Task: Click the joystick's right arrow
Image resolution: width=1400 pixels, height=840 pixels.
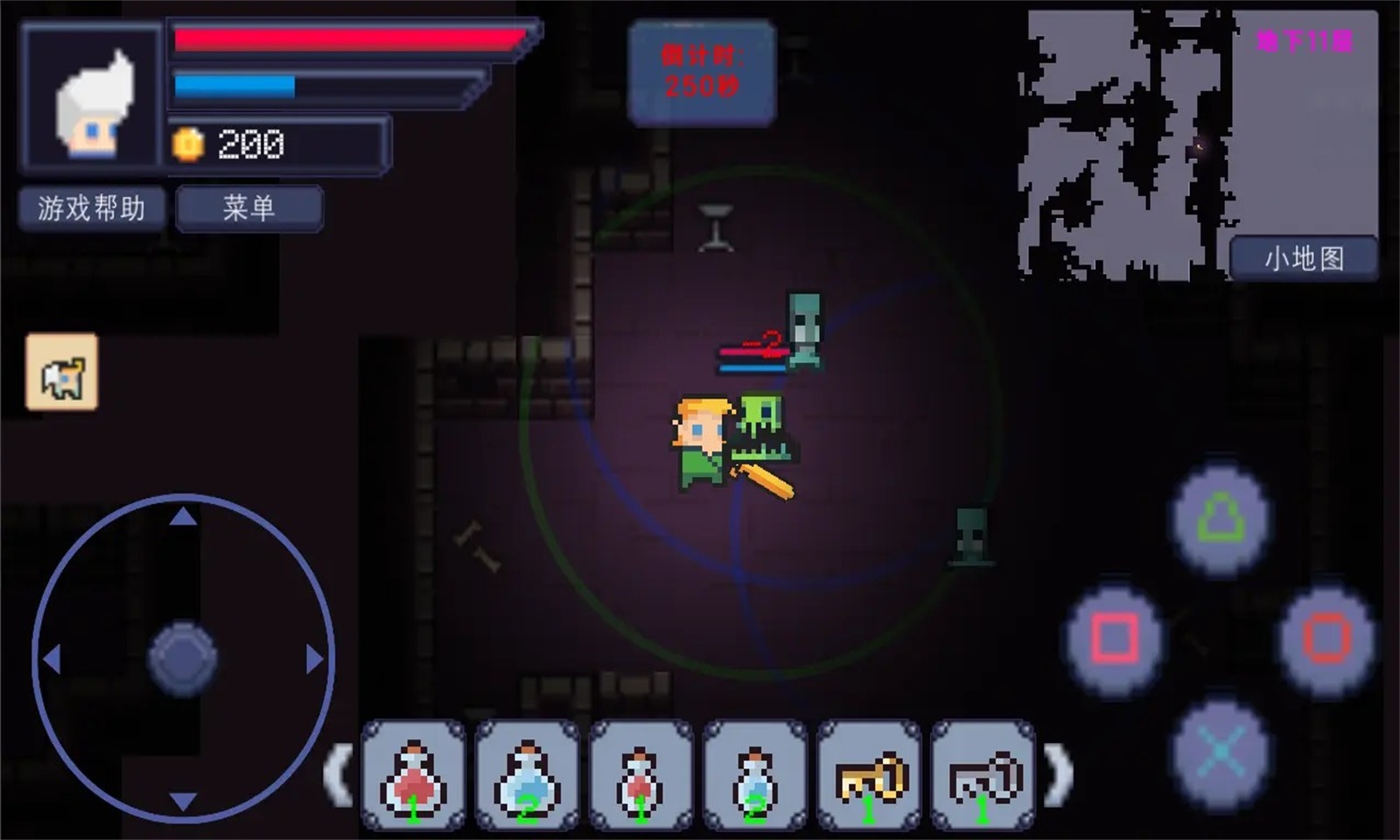Action: click(314, 659)
